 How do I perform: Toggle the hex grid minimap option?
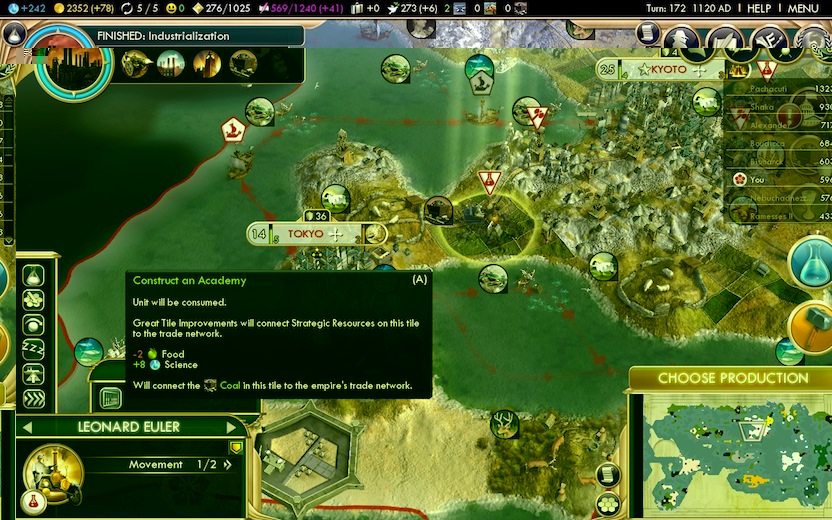pos(608,503)
